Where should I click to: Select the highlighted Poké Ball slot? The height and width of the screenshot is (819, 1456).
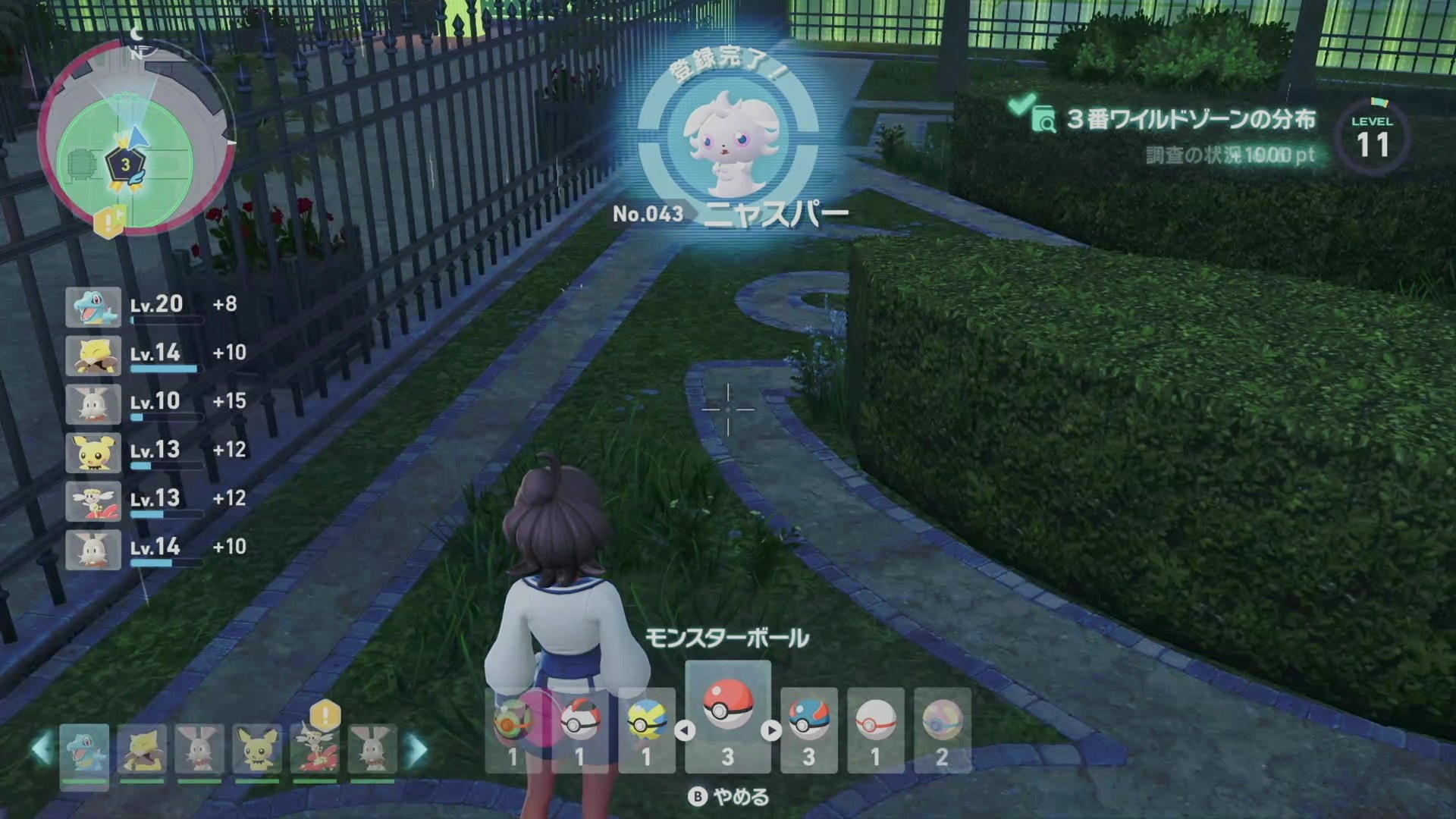click(x=727, y=717)
